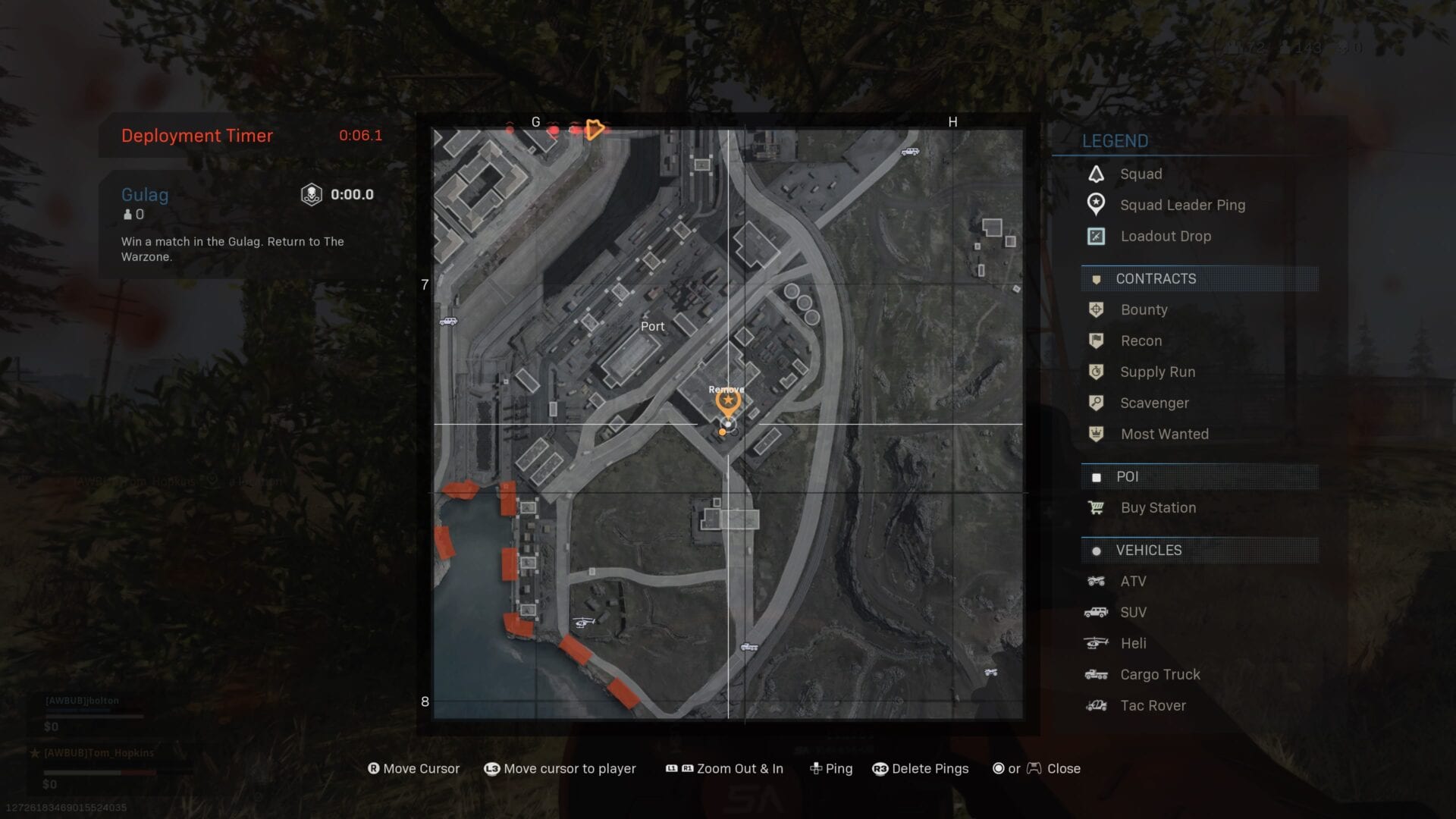Select Squad Leader Ping in the legend
Viewport: 1456px width, 819px height.
(x=1181, y=205)
